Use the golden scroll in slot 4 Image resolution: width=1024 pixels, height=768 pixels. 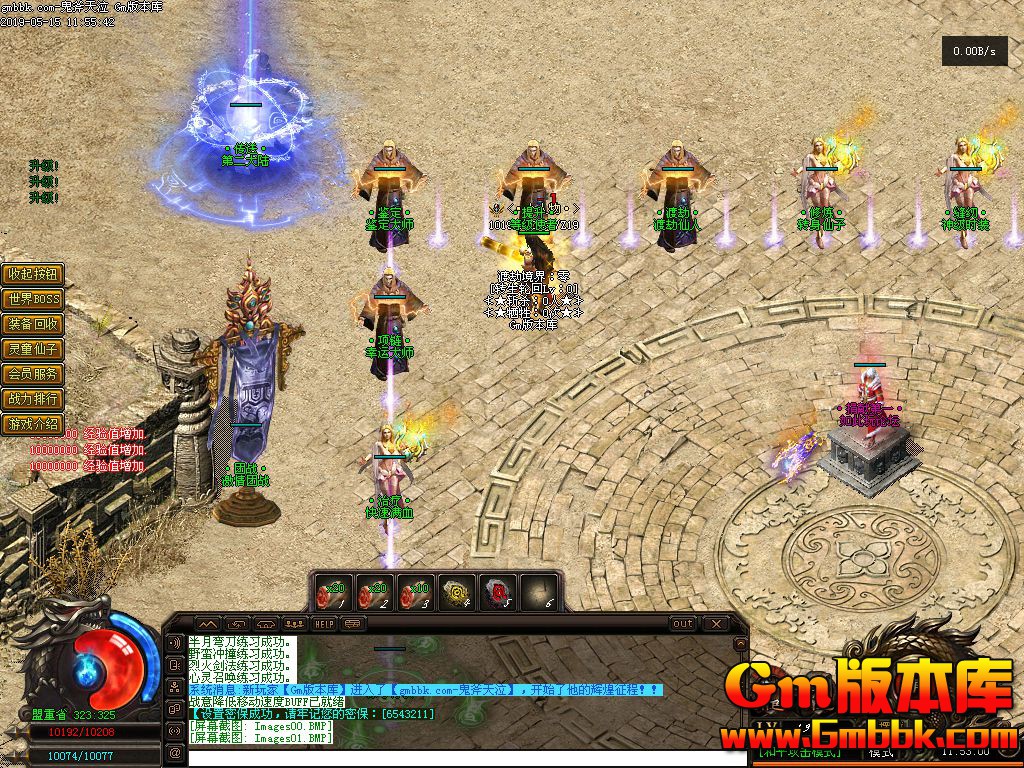[458, 592]
